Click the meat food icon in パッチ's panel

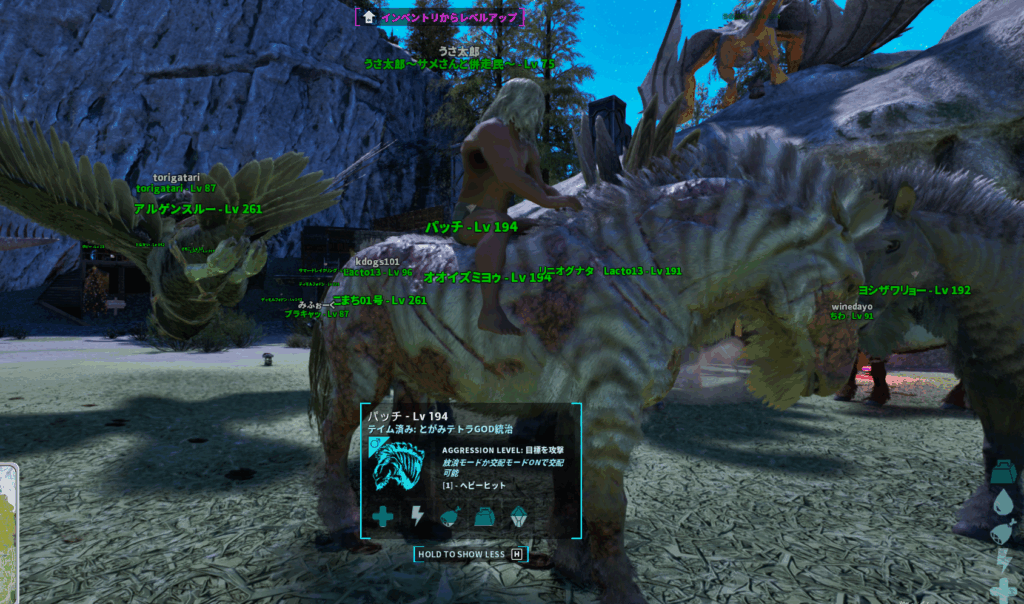click(450, 516)
